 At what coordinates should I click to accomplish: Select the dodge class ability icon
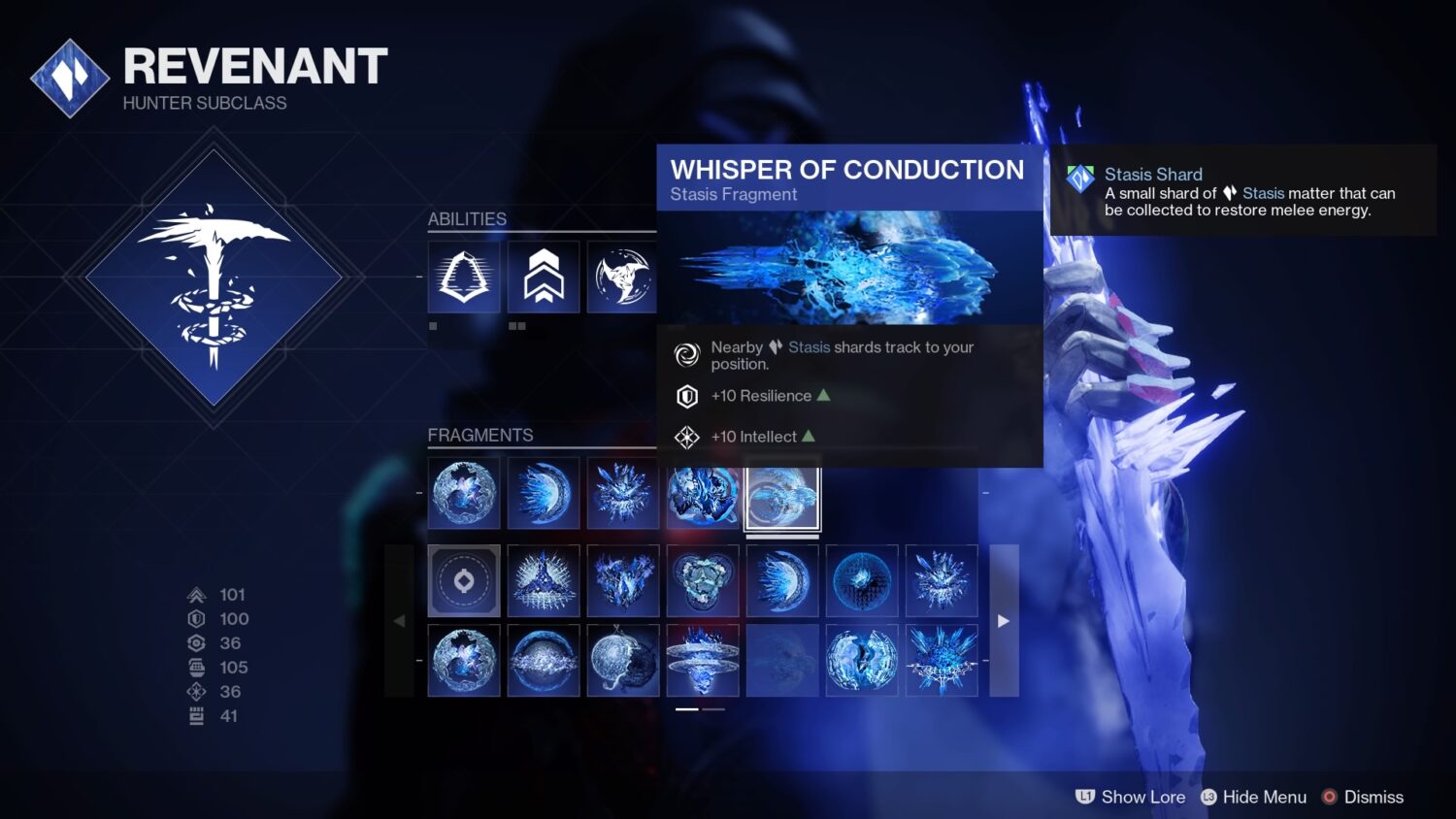[x=464, y=278]
